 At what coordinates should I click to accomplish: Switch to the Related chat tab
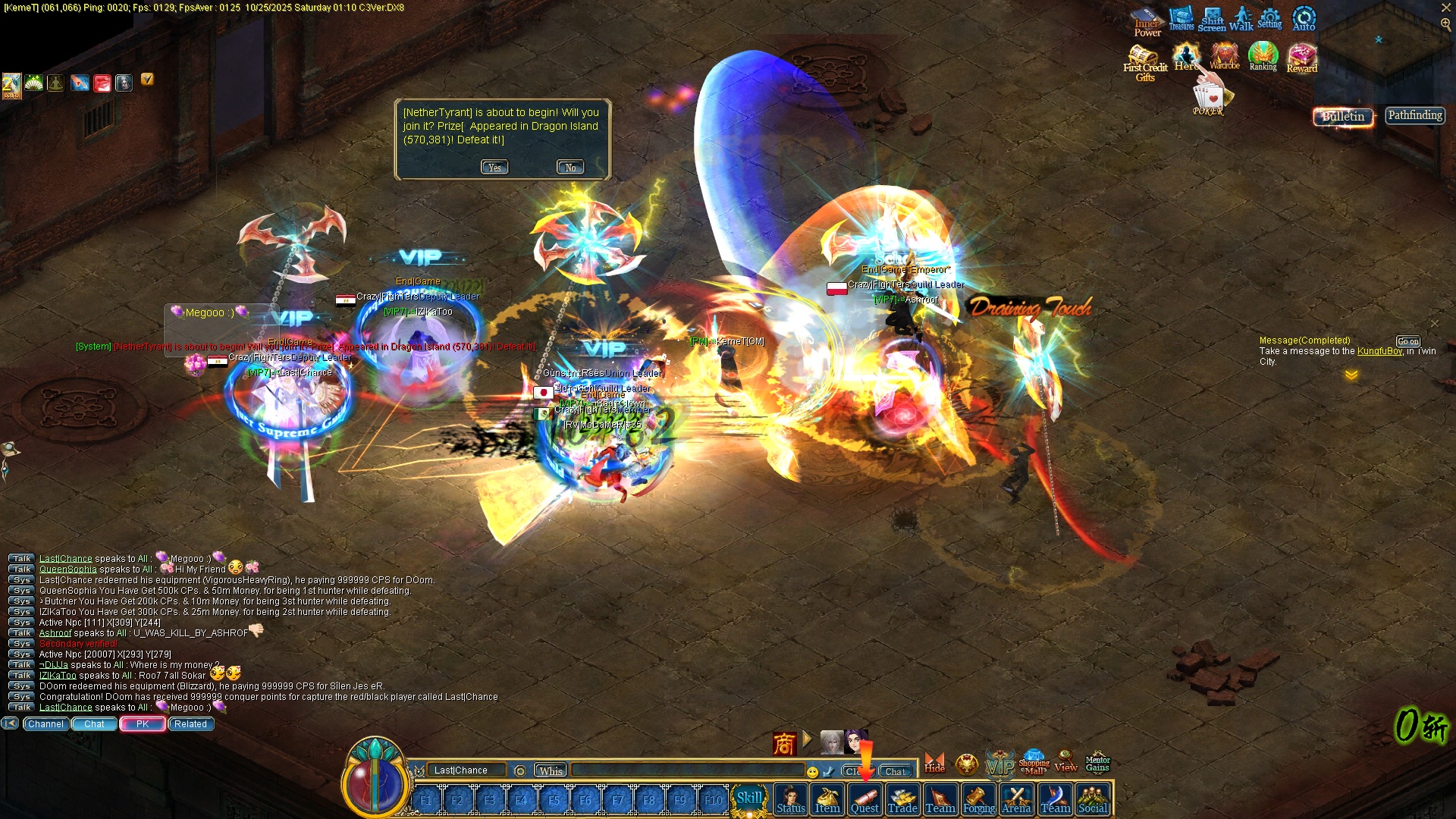point(190,724)
